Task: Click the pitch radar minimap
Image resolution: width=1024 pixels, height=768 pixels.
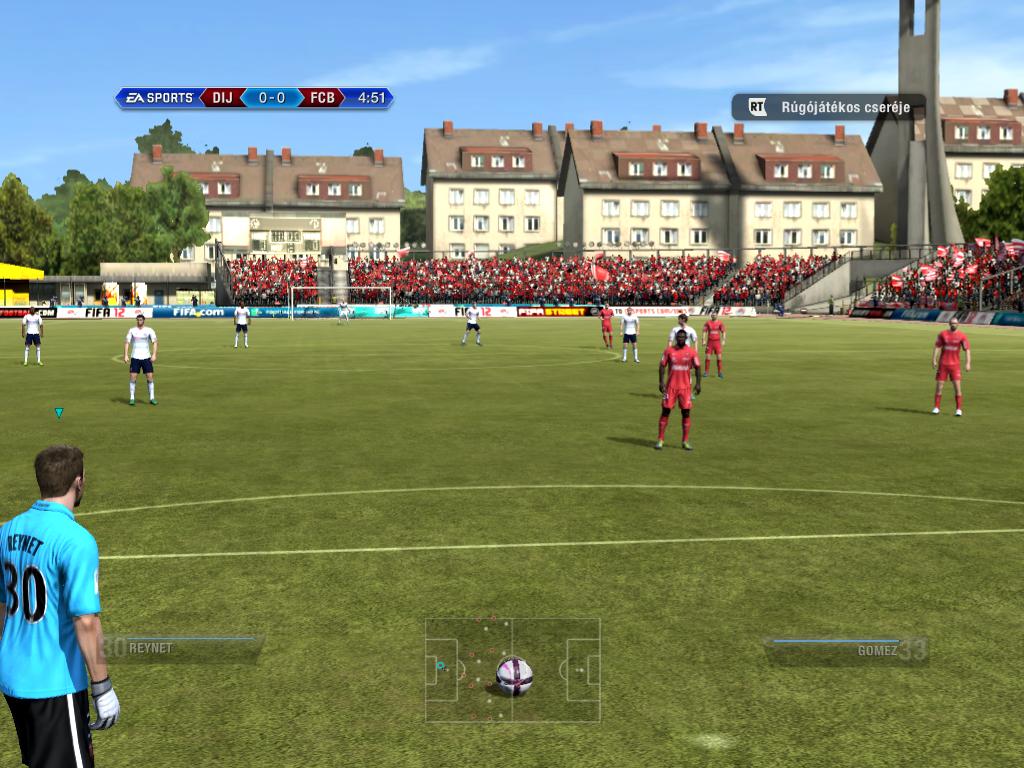Action: point(512,669)
